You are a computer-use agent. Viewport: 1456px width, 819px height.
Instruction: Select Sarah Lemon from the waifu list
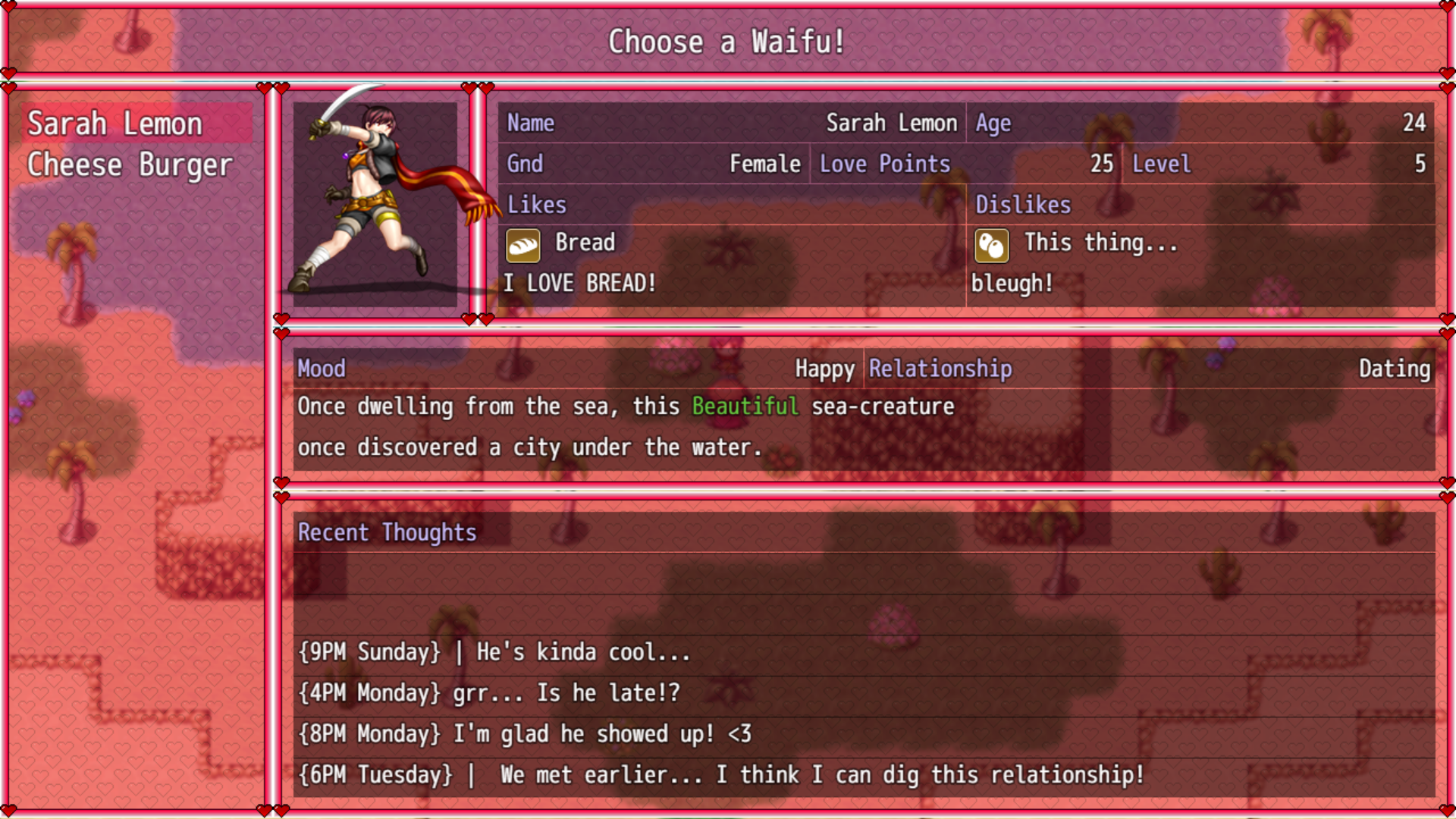pyautogui.click(x=115, y=124)
